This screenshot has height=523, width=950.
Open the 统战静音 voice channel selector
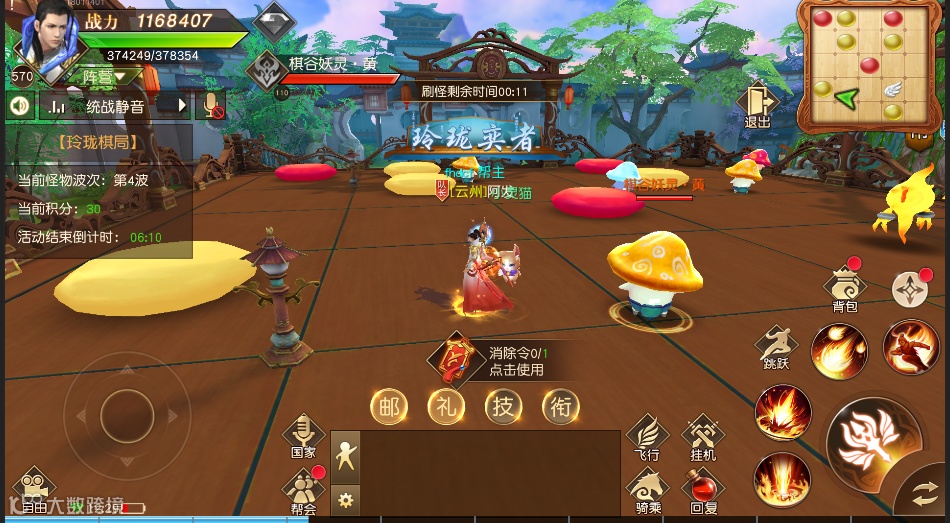tap(114, 105)
